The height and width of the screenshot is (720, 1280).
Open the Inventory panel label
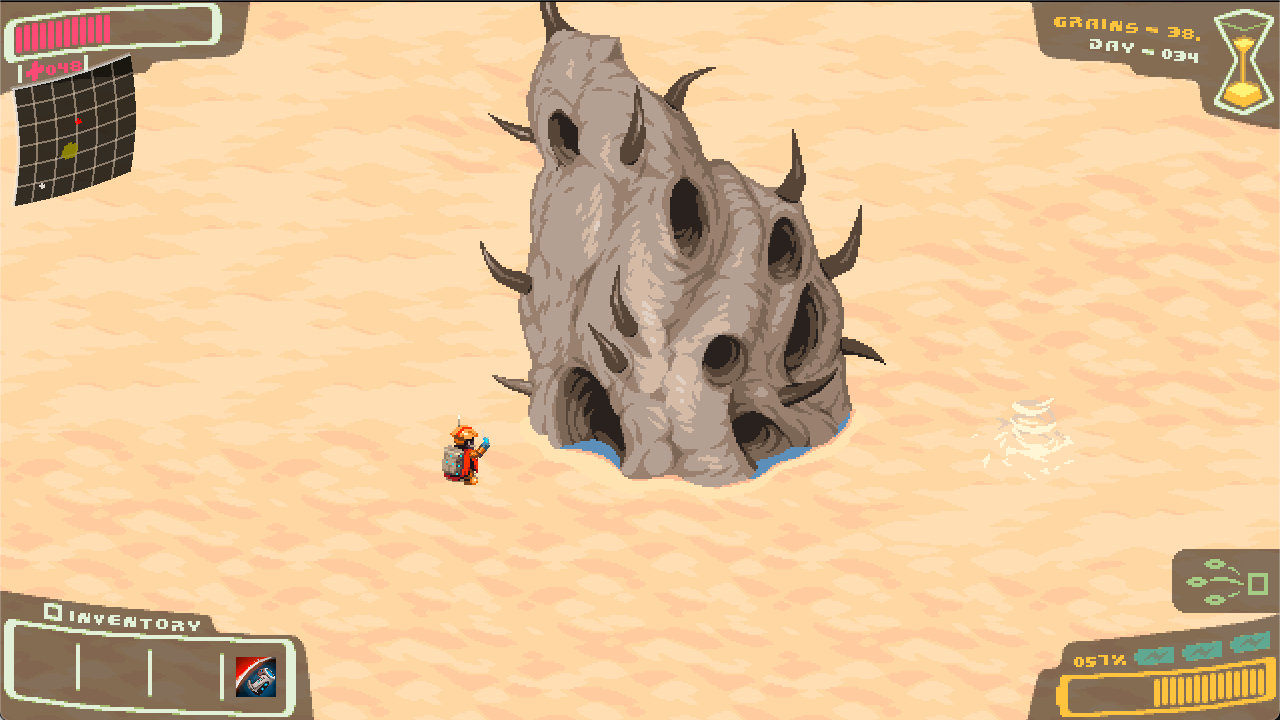(x=124, y=623)
